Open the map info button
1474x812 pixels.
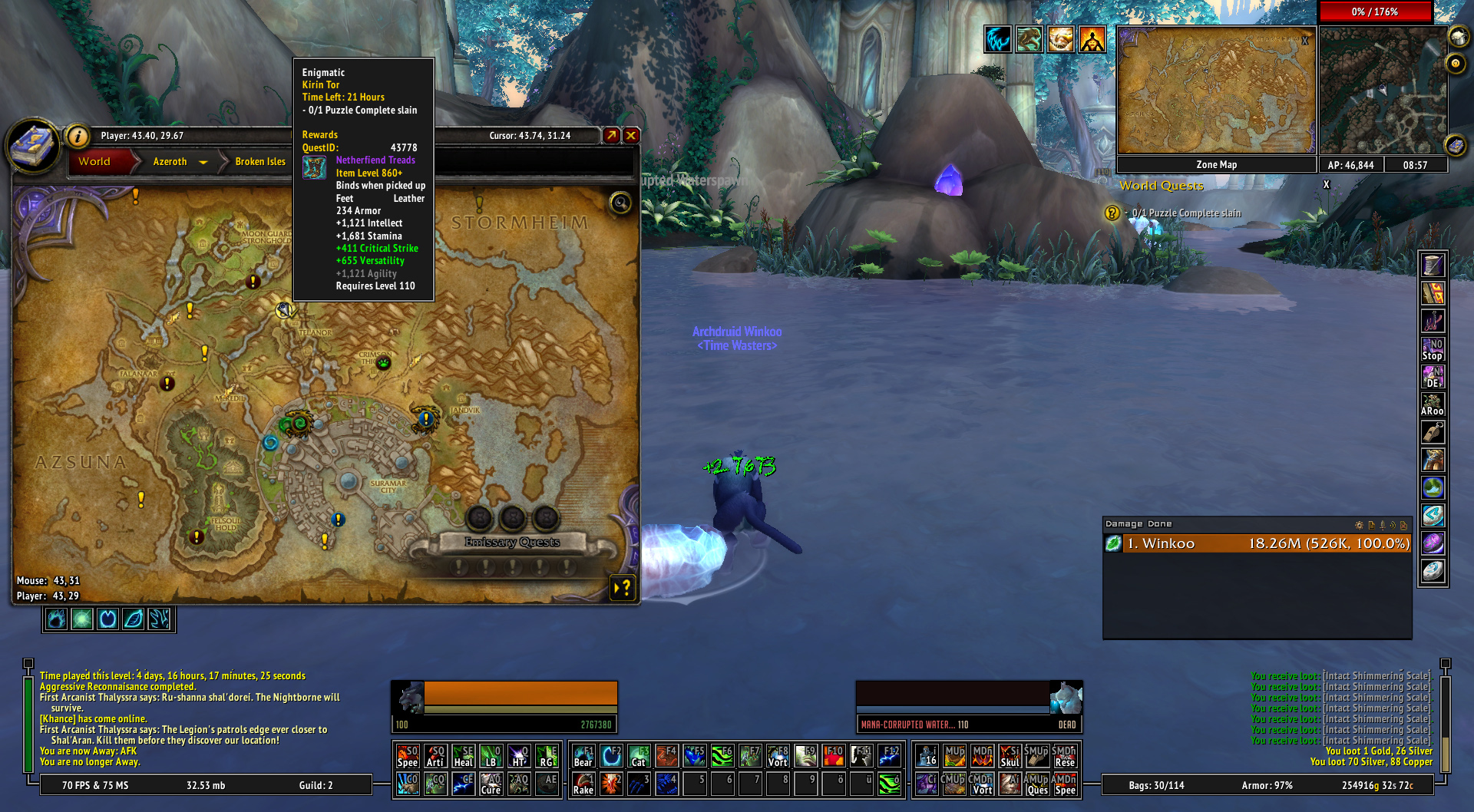pos(78,136)
